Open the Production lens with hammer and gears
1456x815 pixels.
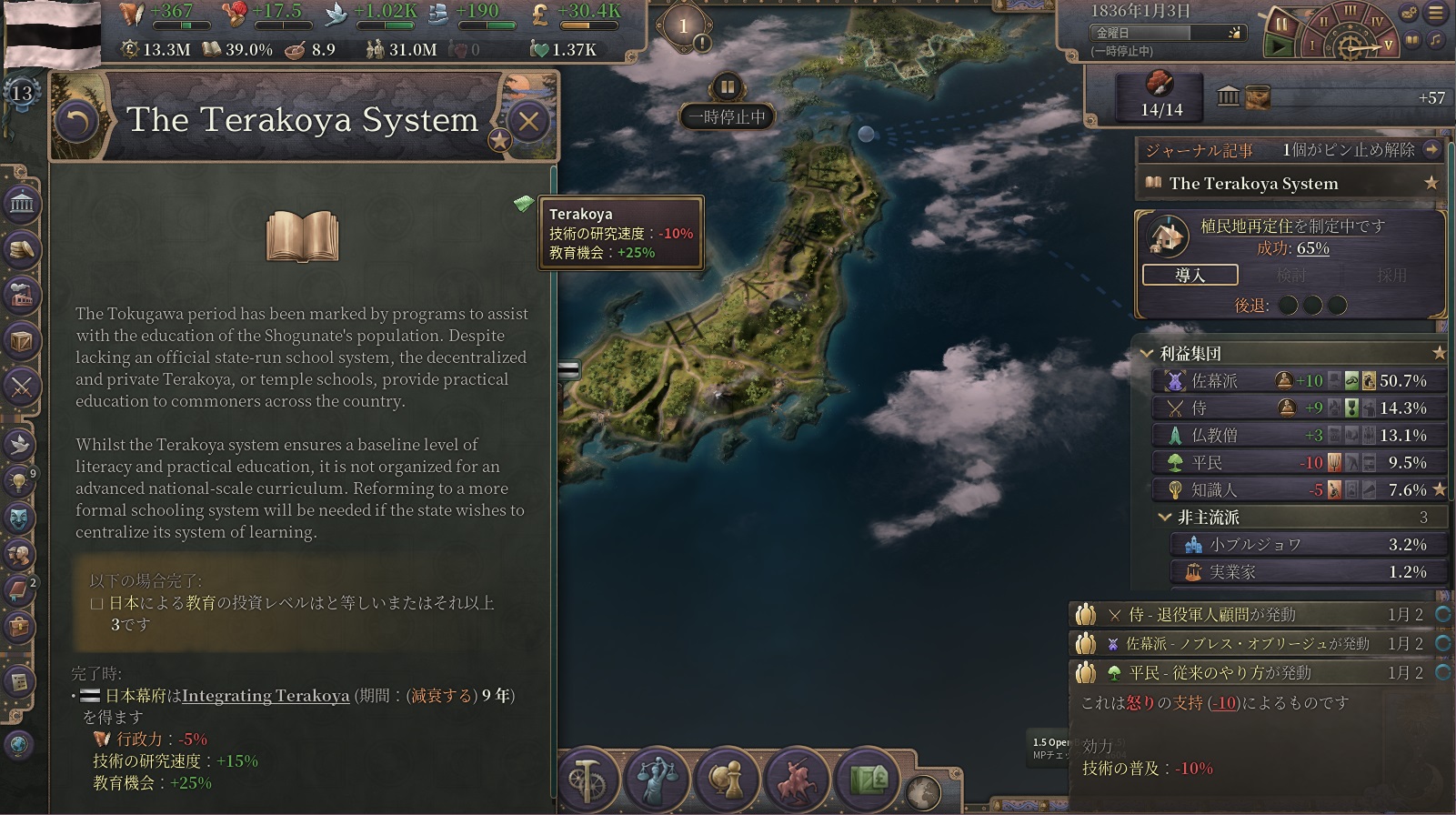tap(588, 780)
